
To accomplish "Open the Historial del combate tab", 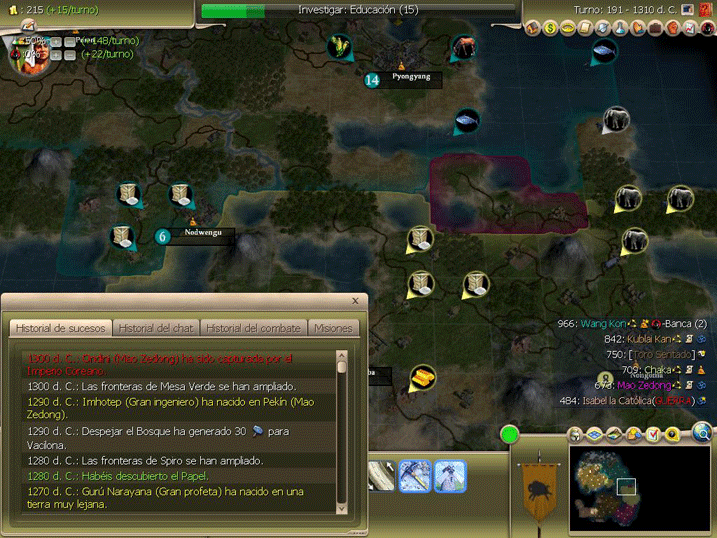I will point(253,328).
